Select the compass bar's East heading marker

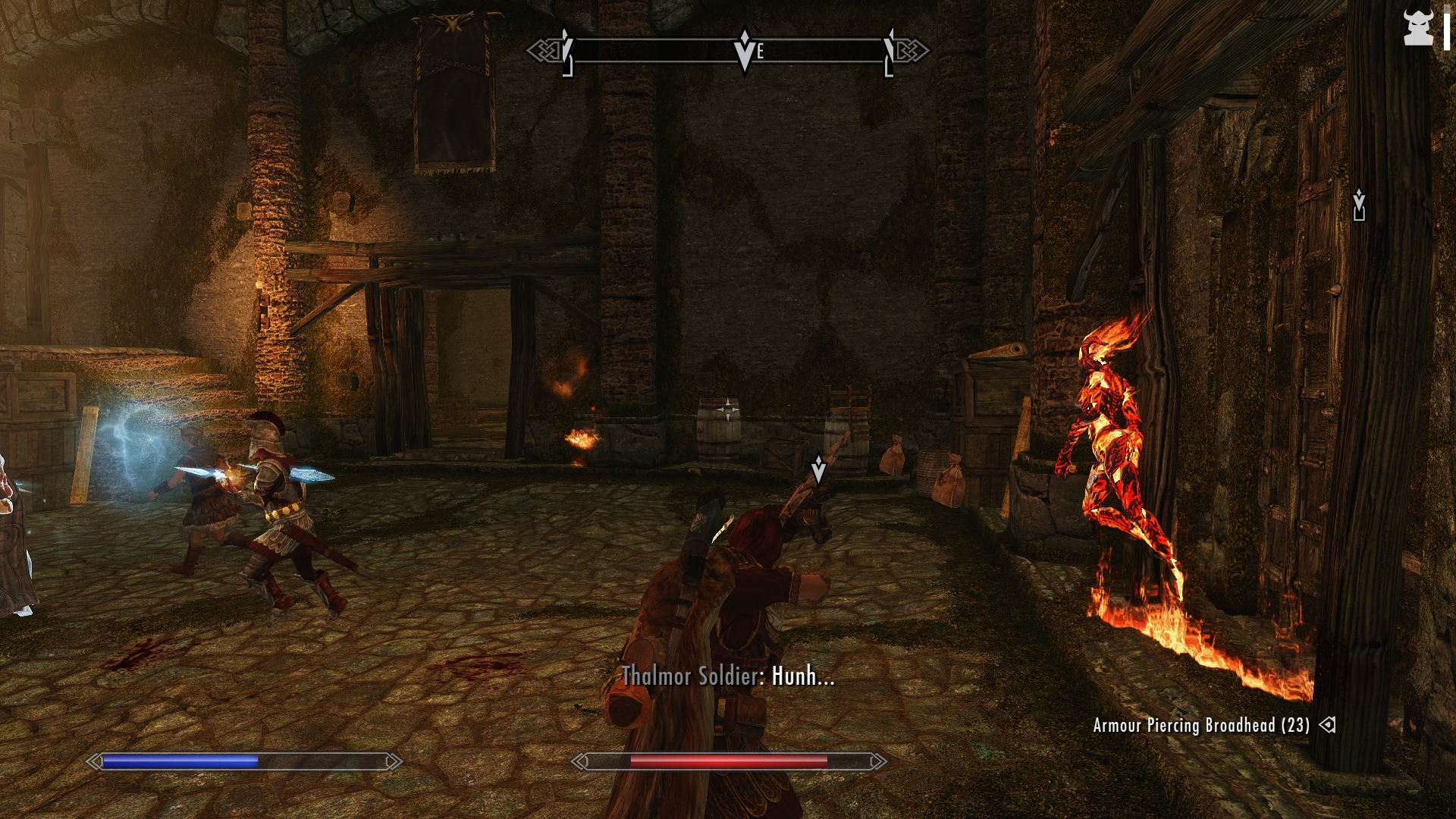click(760, 52)
